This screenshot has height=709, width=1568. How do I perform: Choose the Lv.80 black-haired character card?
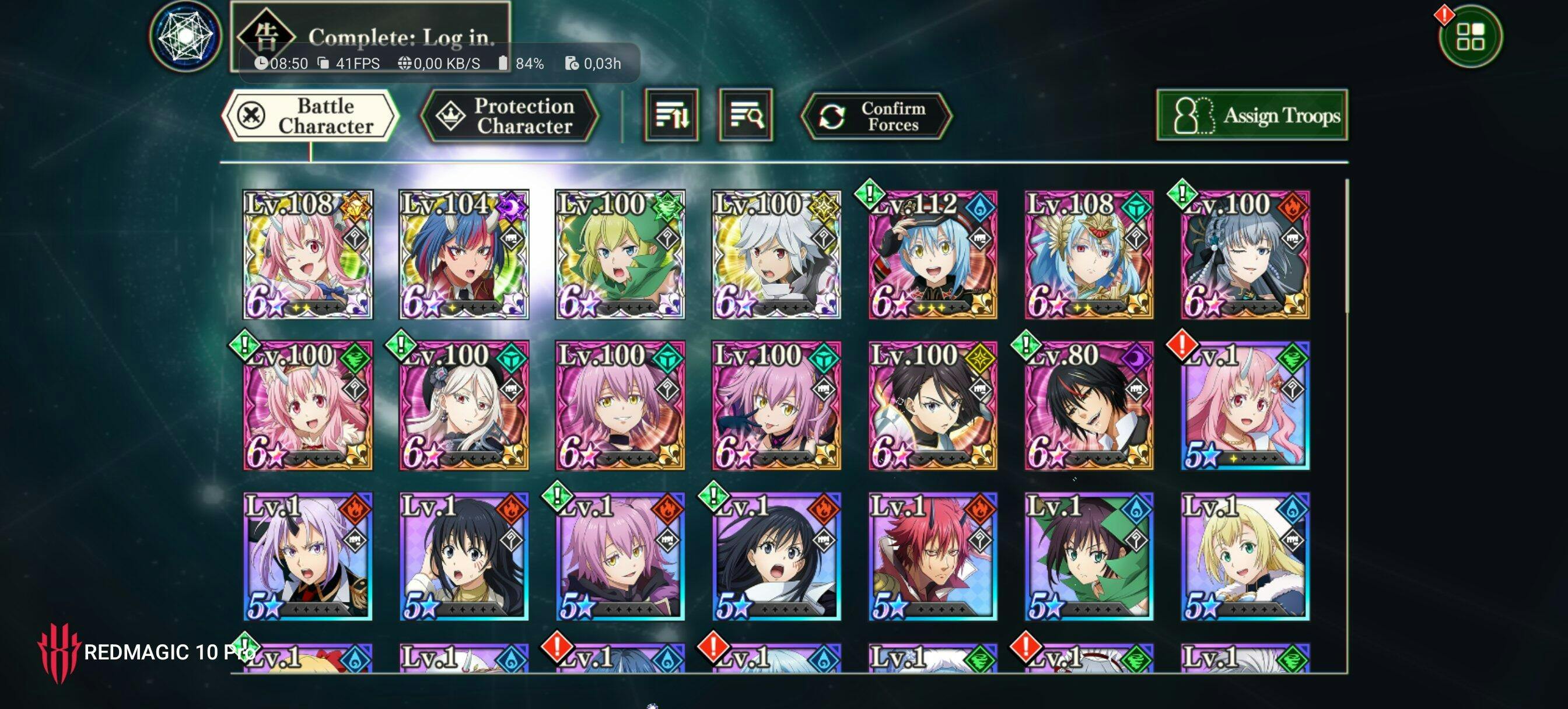[x=1088, y=406]
